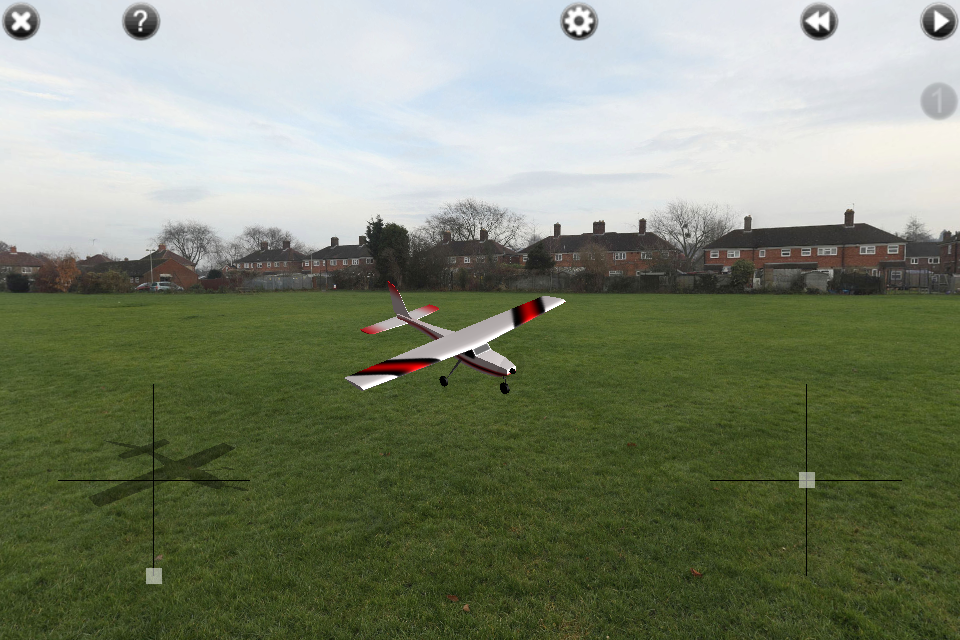Click the play button
Viewport: 960px width, 640px height.
click(939, 21)
